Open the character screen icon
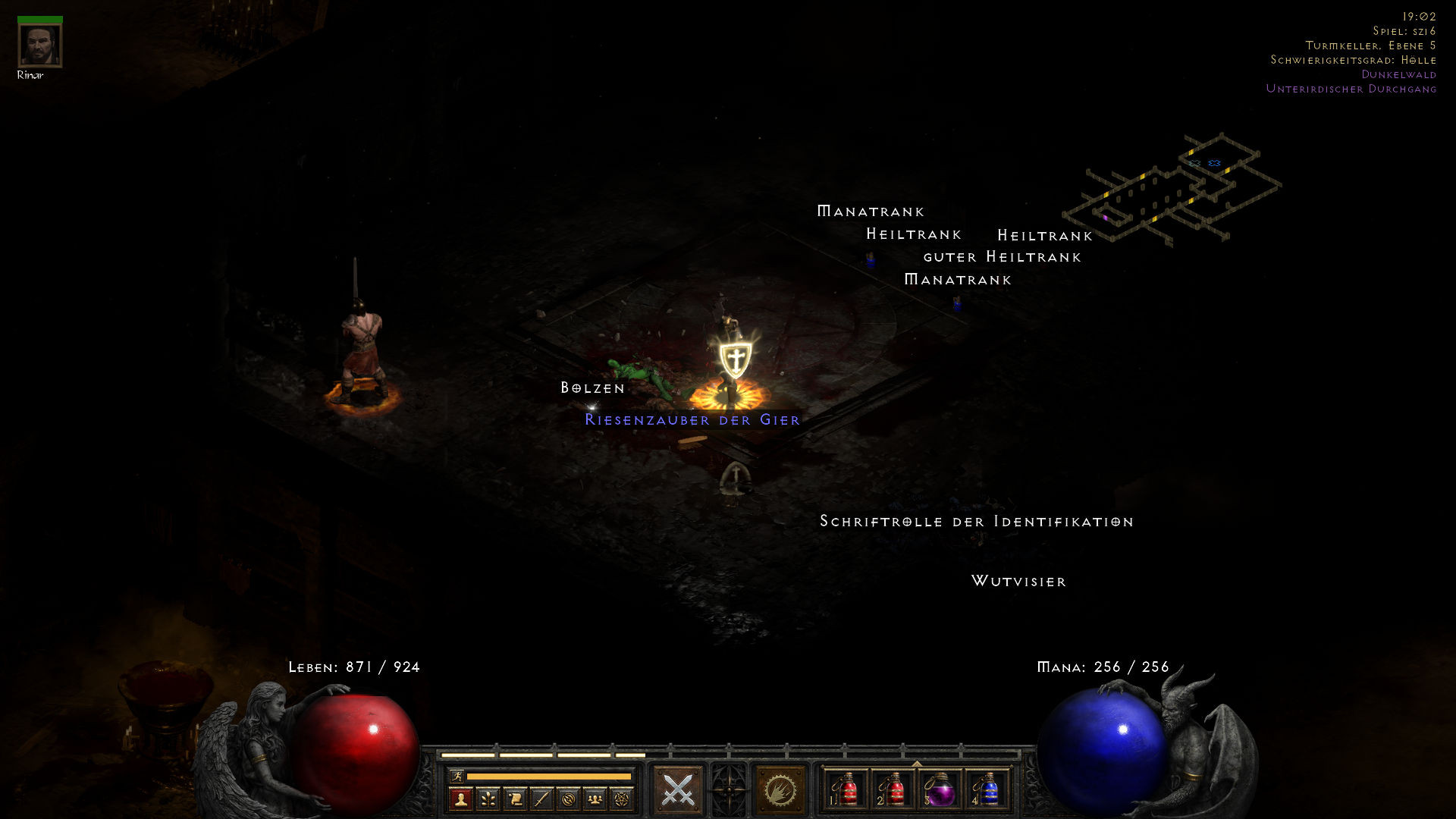This screenshot has width=1456, height=819. (461, 800)
